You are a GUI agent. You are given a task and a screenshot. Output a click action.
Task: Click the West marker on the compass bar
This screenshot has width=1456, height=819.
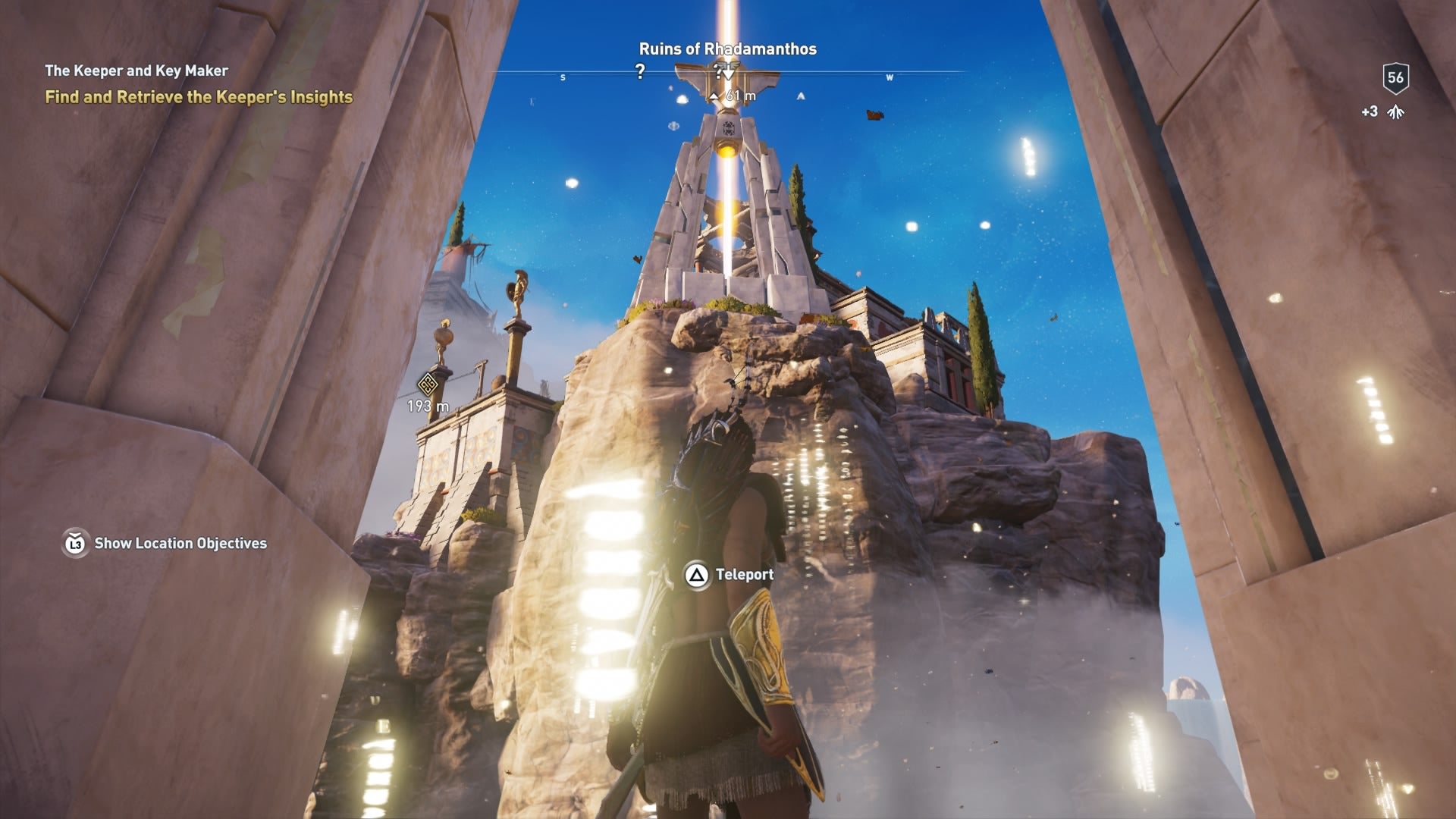point(889,77)
